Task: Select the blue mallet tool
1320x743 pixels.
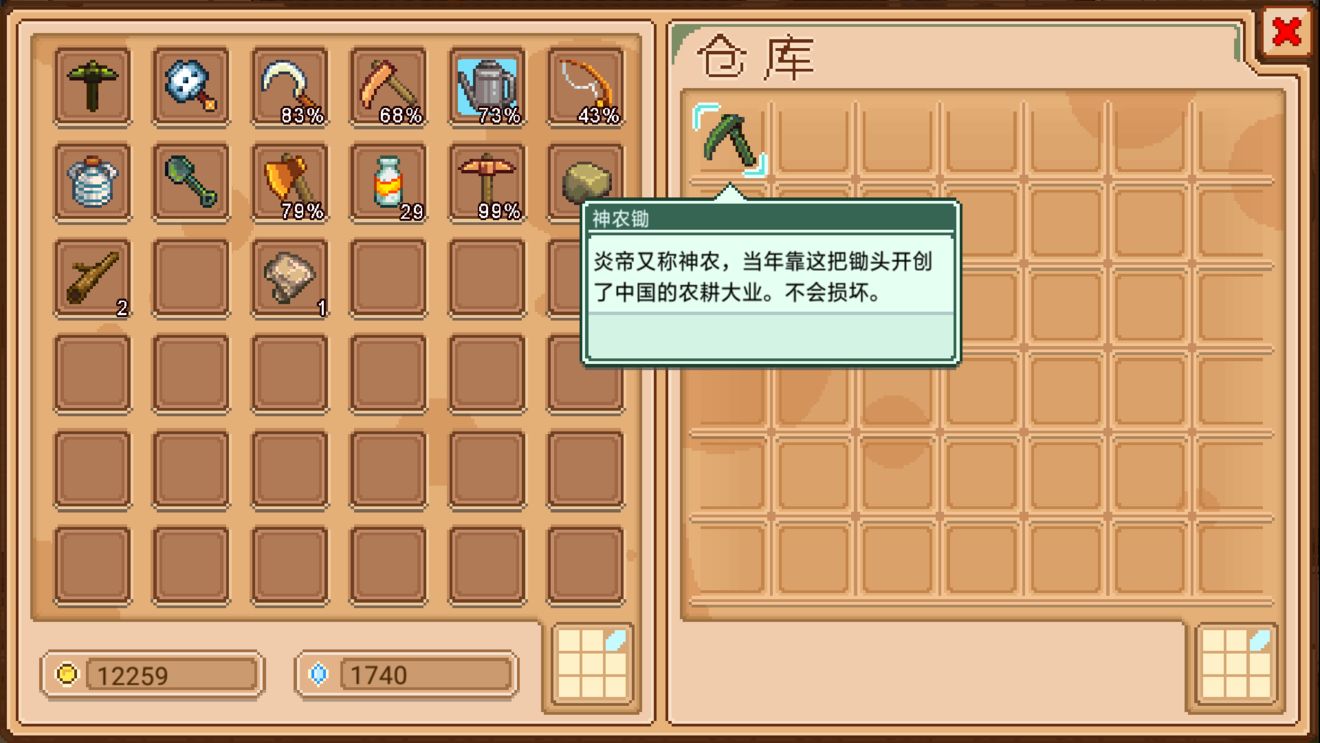Action: (190, 85)
